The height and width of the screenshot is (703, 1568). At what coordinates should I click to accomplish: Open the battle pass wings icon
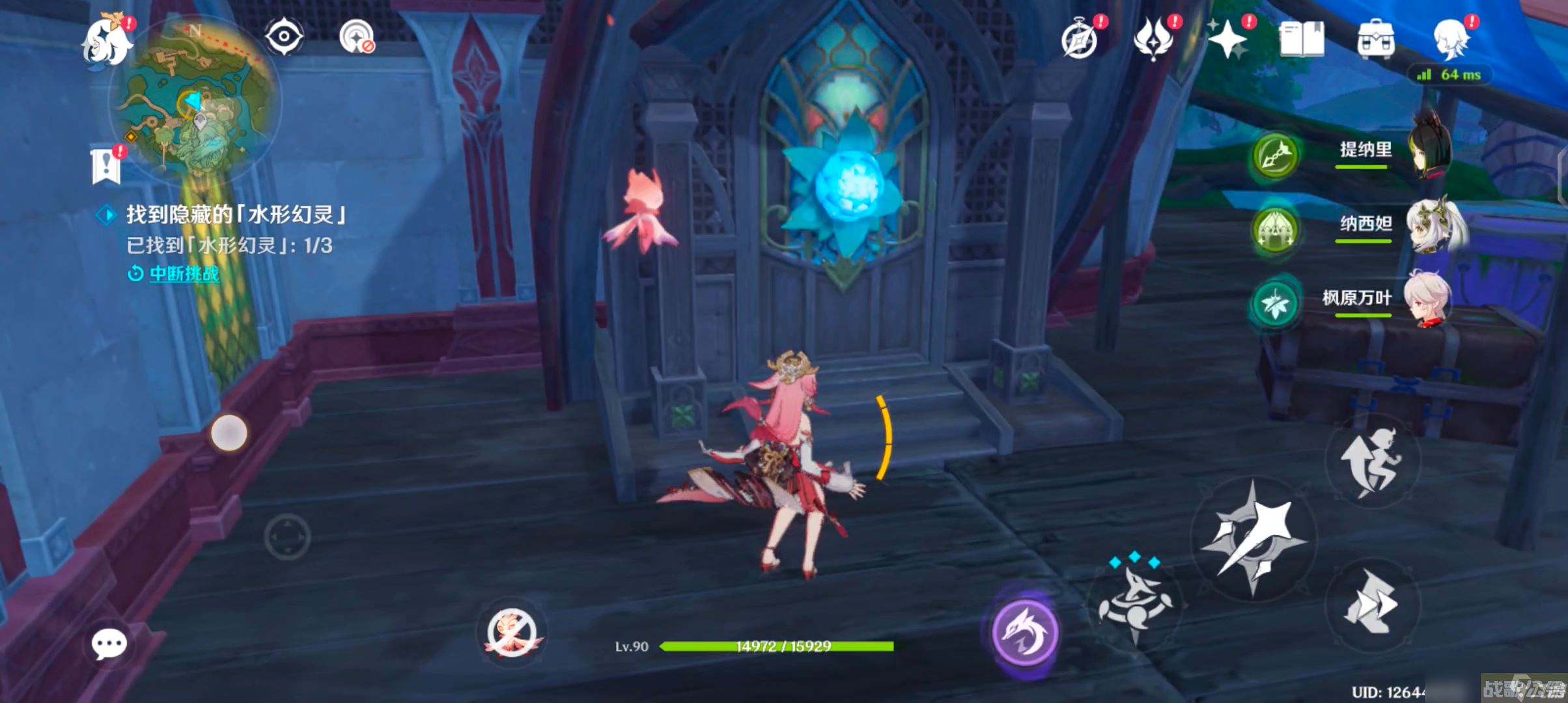click(x=1154, y=38)
